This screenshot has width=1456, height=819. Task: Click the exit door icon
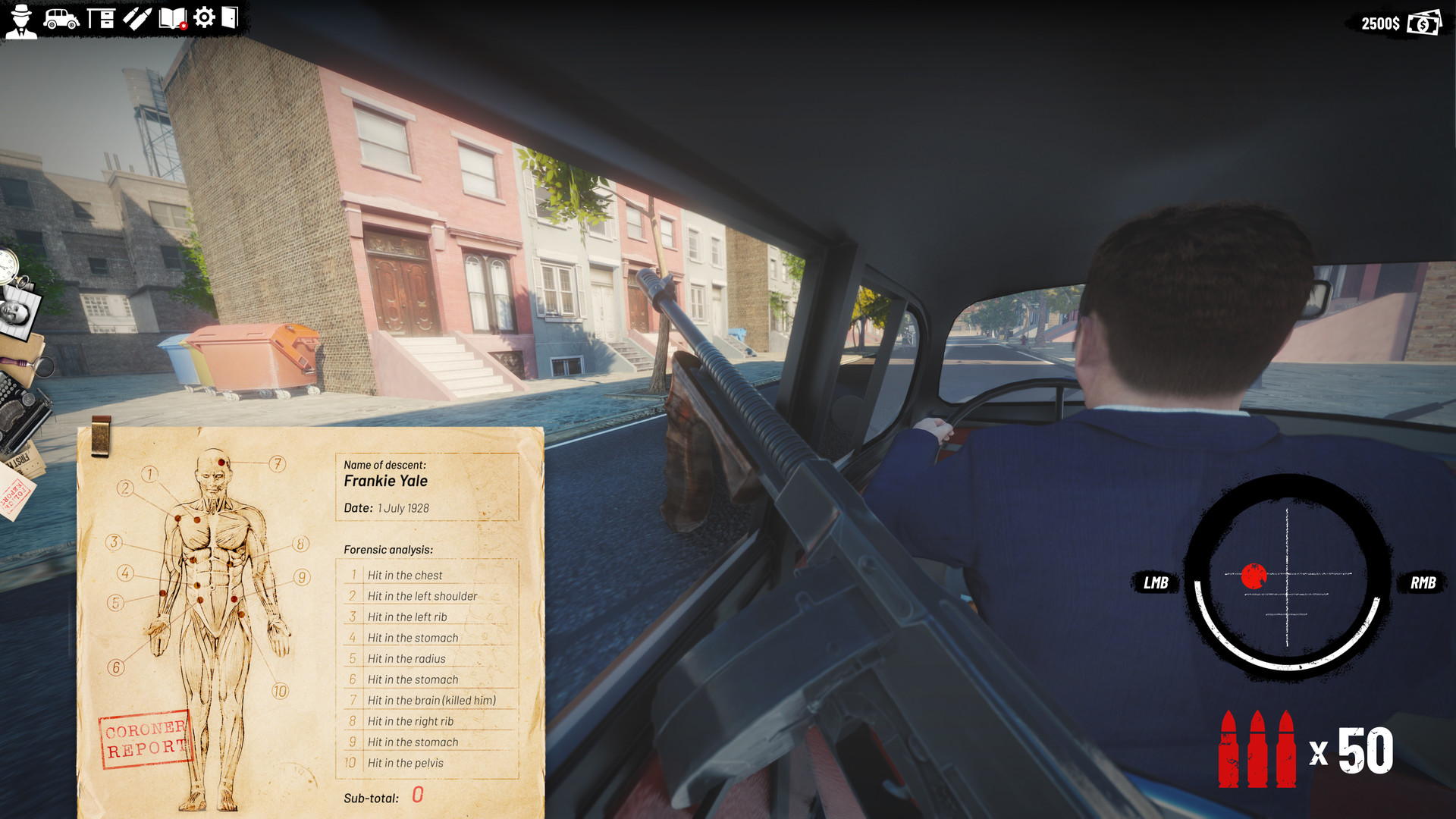(231, 17)
